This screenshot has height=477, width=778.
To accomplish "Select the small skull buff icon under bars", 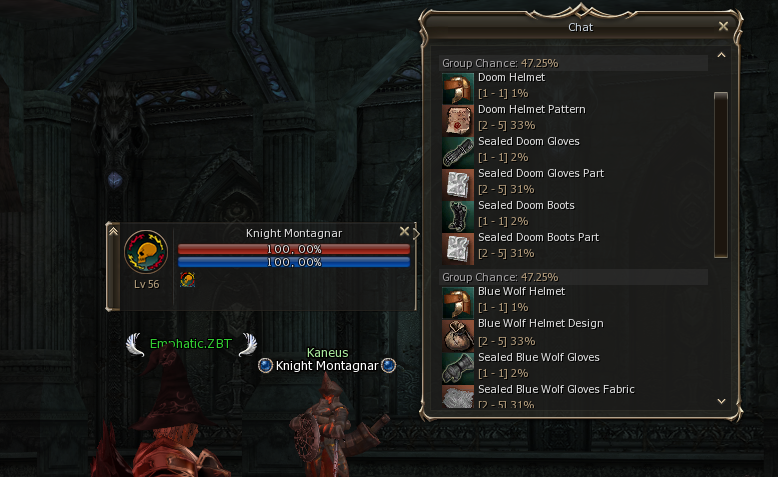I will [186, 281].
